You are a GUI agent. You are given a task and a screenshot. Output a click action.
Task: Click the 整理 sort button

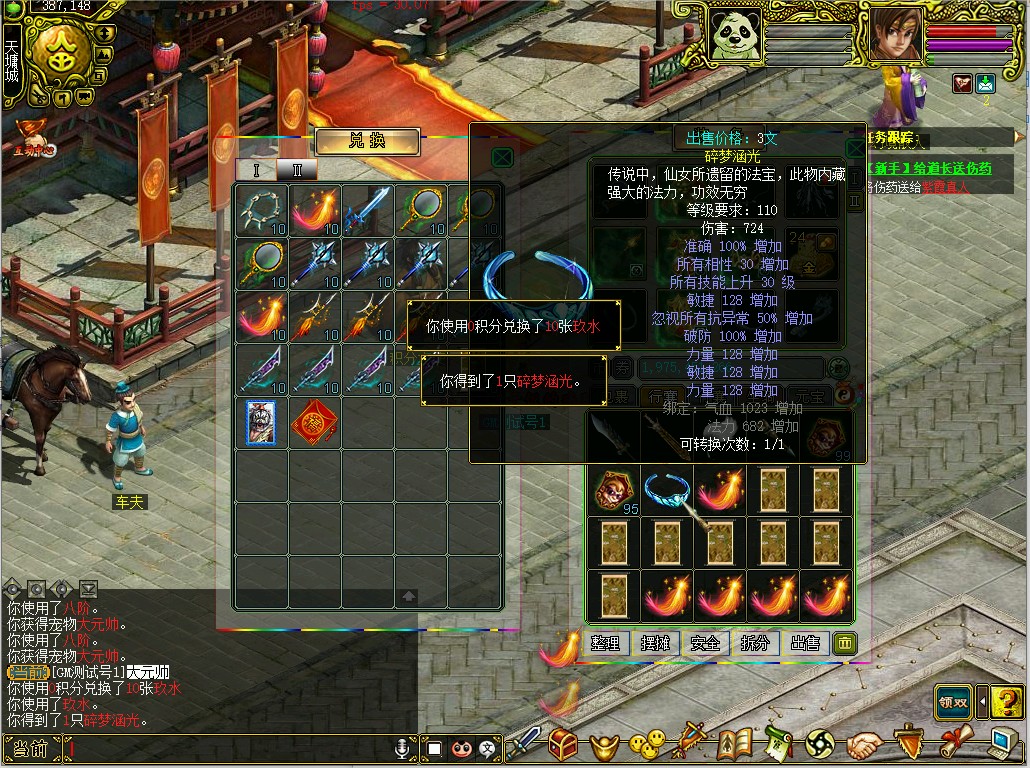coord(606,643)
